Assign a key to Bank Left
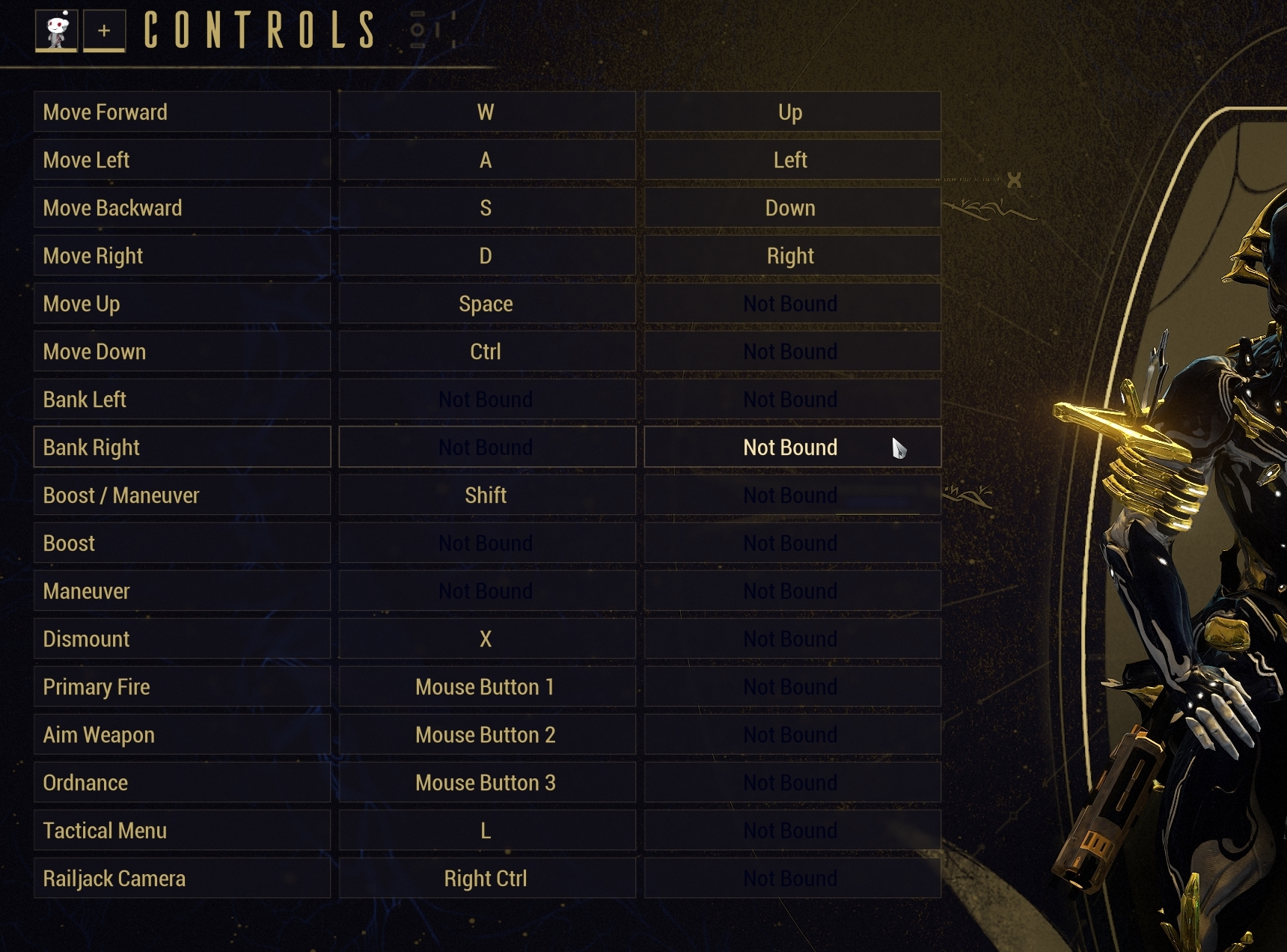 [x=486, y=399]
